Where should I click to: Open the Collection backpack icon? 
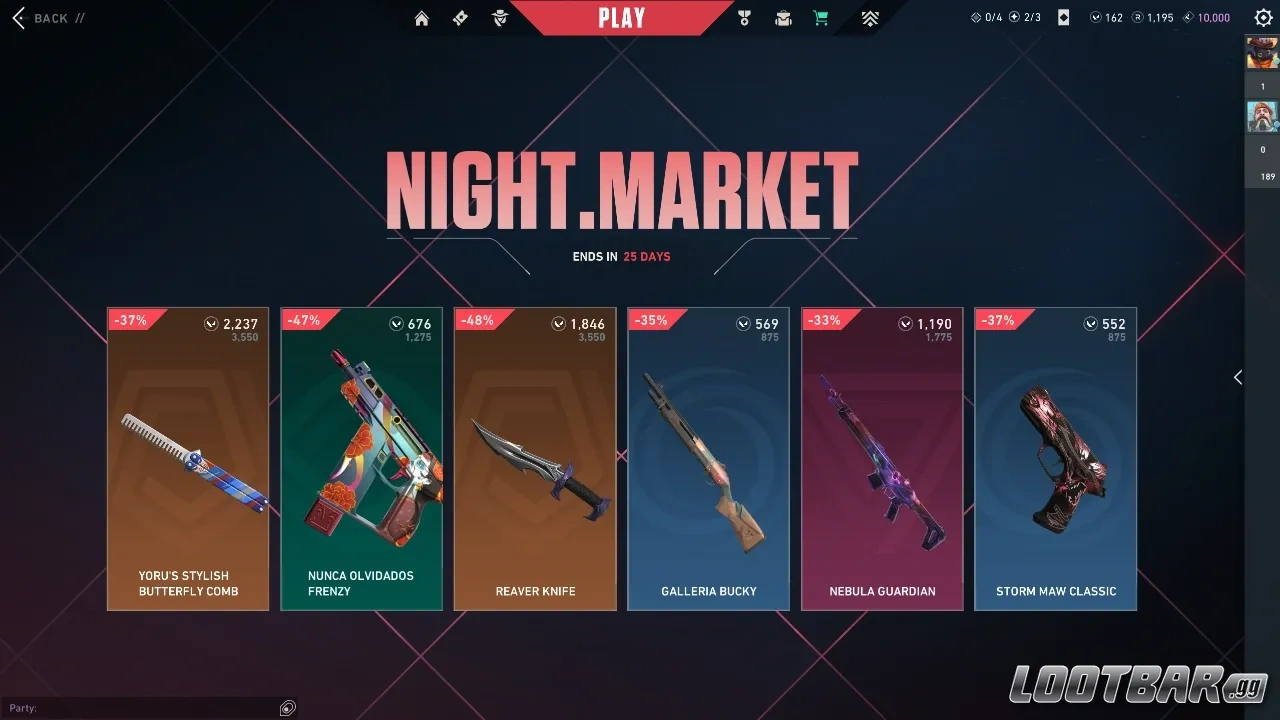[x=783, y=17]
